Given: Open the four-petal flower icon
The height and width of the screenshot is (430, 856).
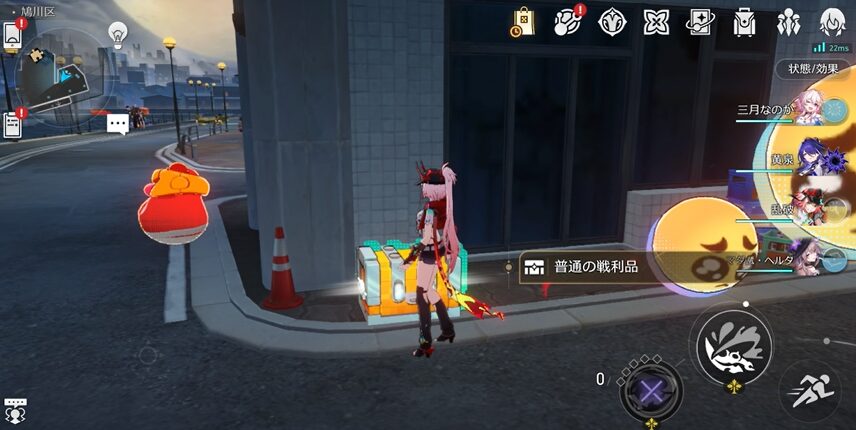Looking at the screenshot, I should [656, 21].
